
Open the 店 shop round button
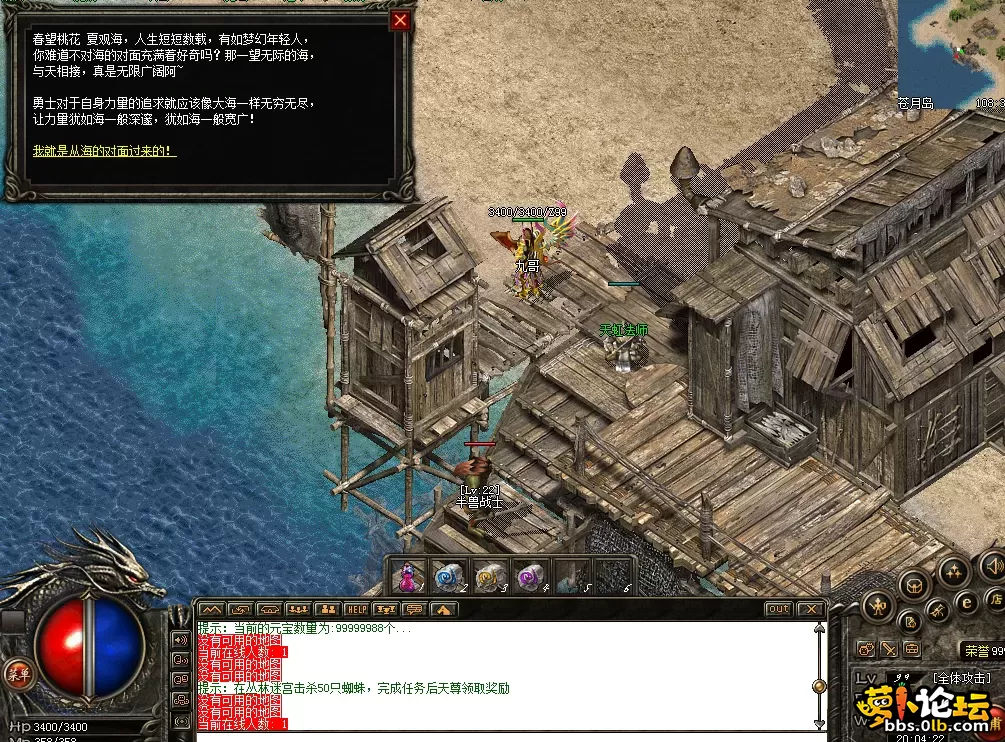point(996,599)
